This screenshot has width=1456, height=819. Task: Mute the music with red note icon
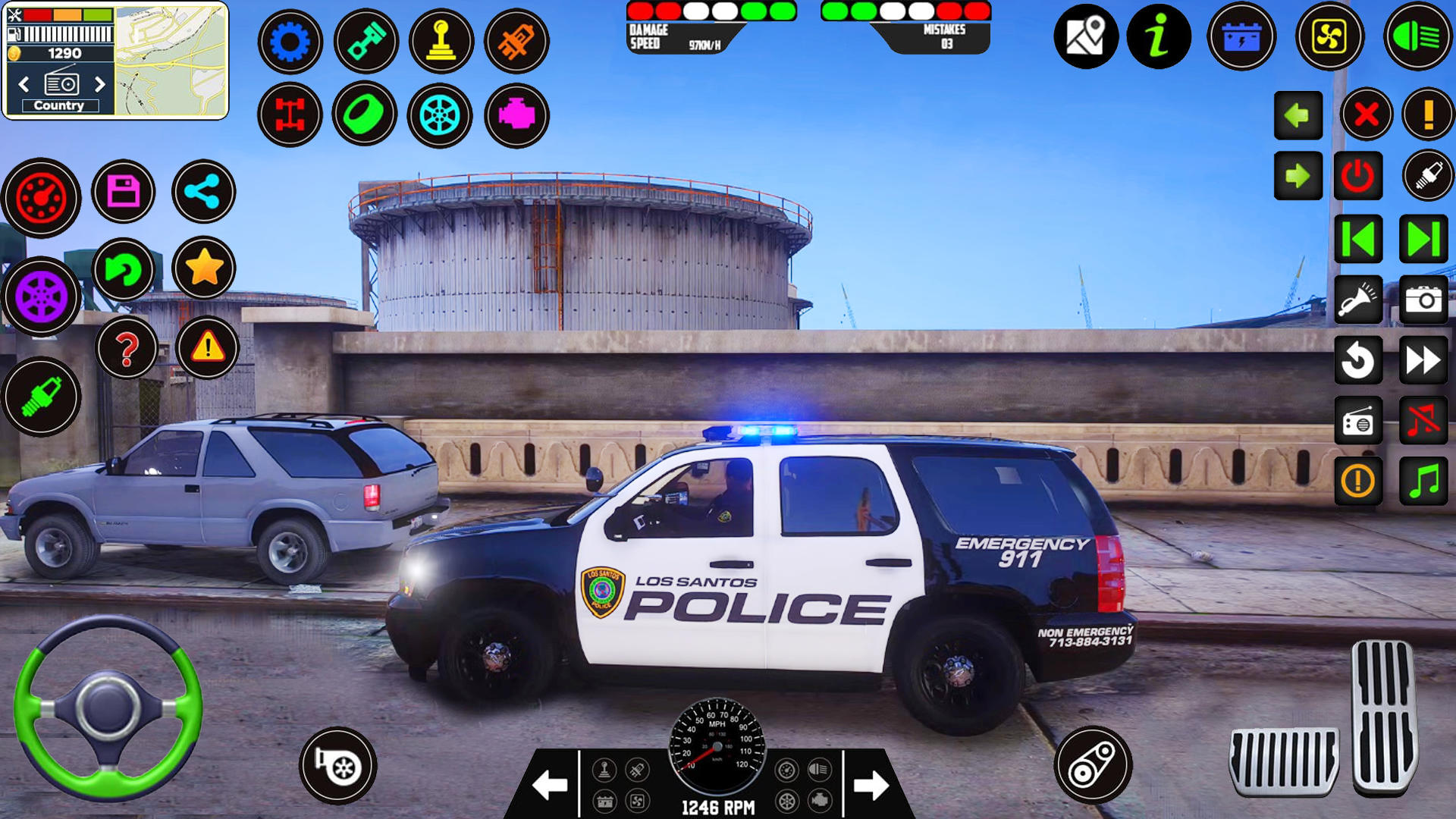point(1424,421)
